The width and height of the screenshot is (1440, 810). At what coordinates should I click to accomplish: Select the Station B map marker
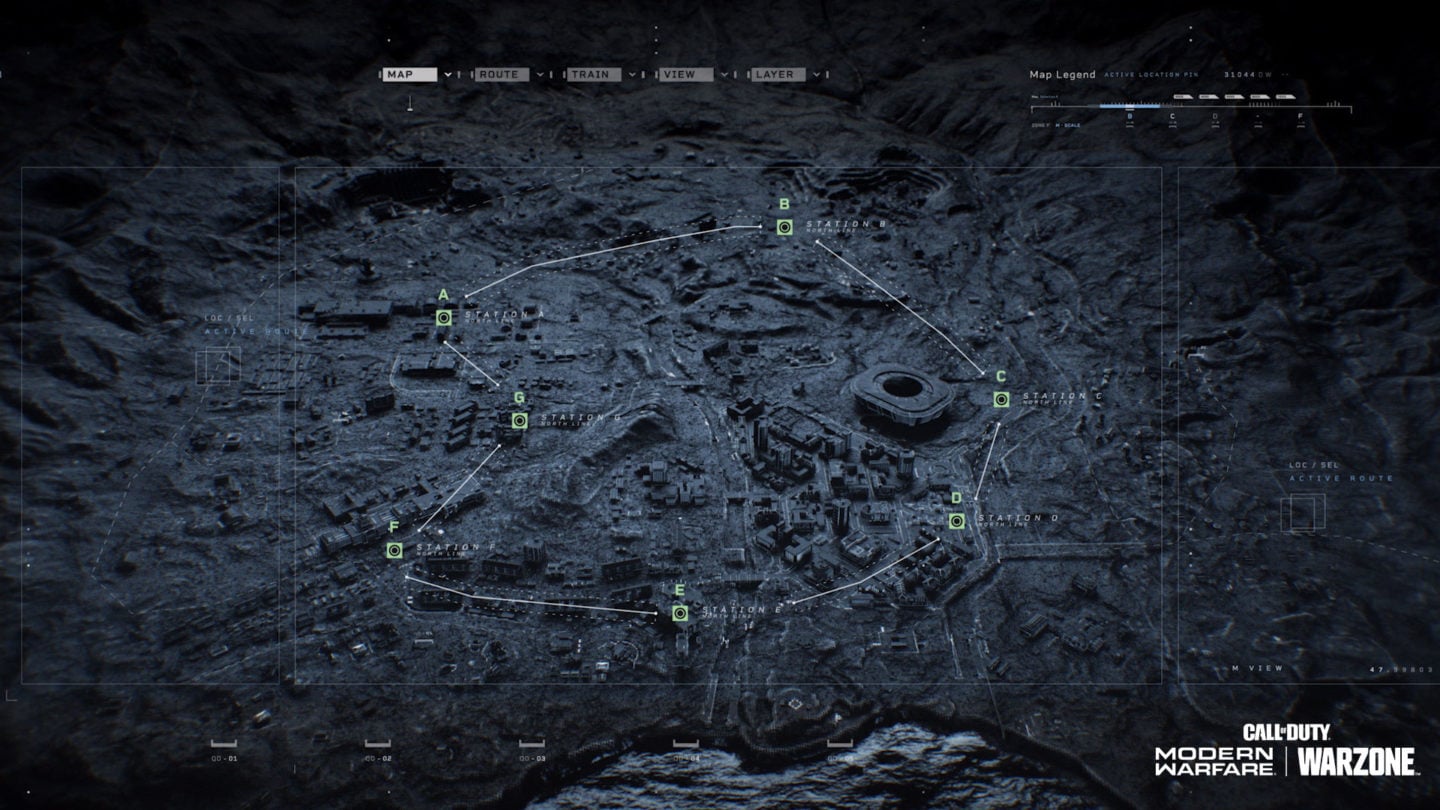784,228
